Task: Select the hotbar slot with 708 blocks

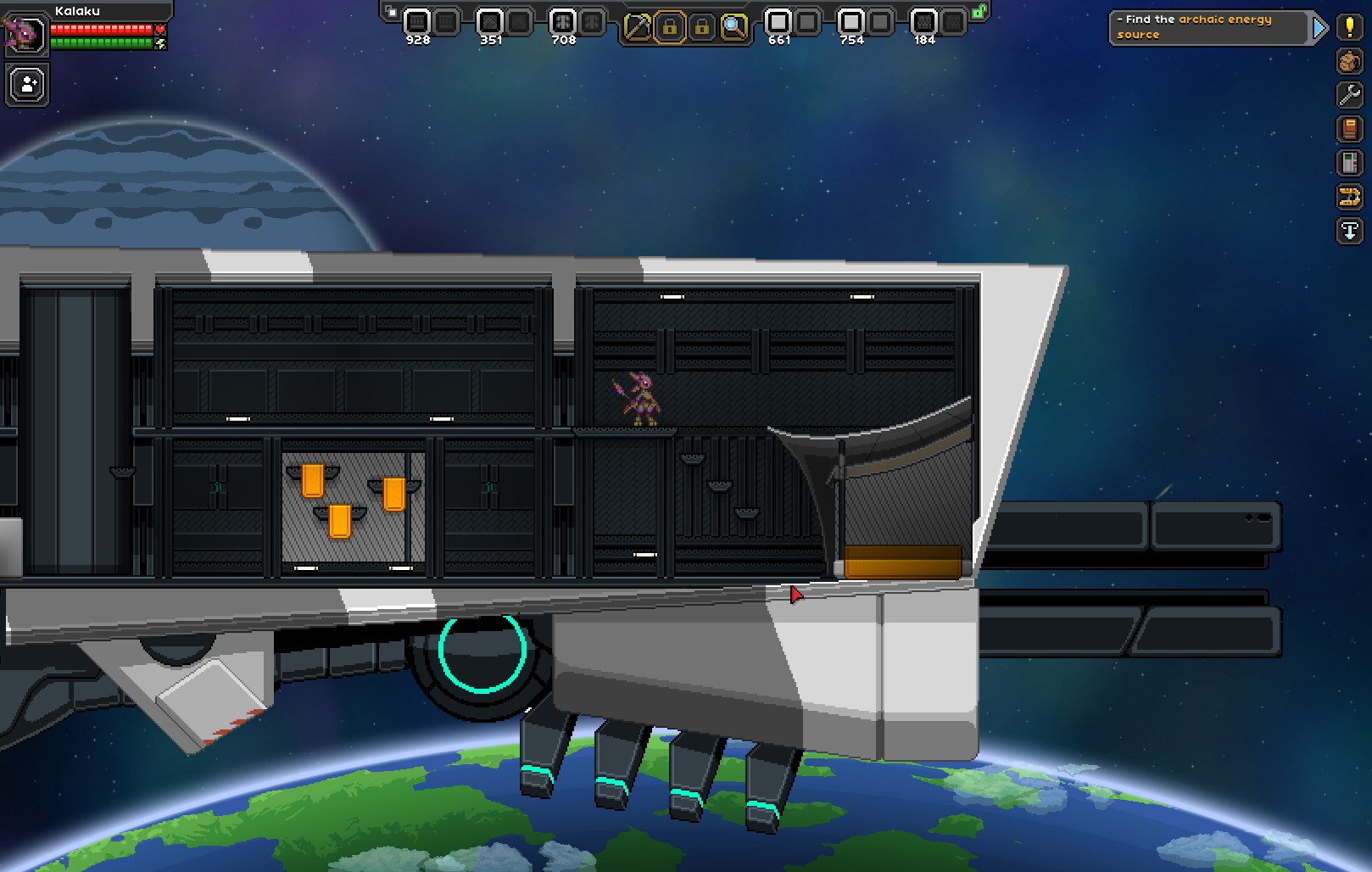Action: point(562,22)
